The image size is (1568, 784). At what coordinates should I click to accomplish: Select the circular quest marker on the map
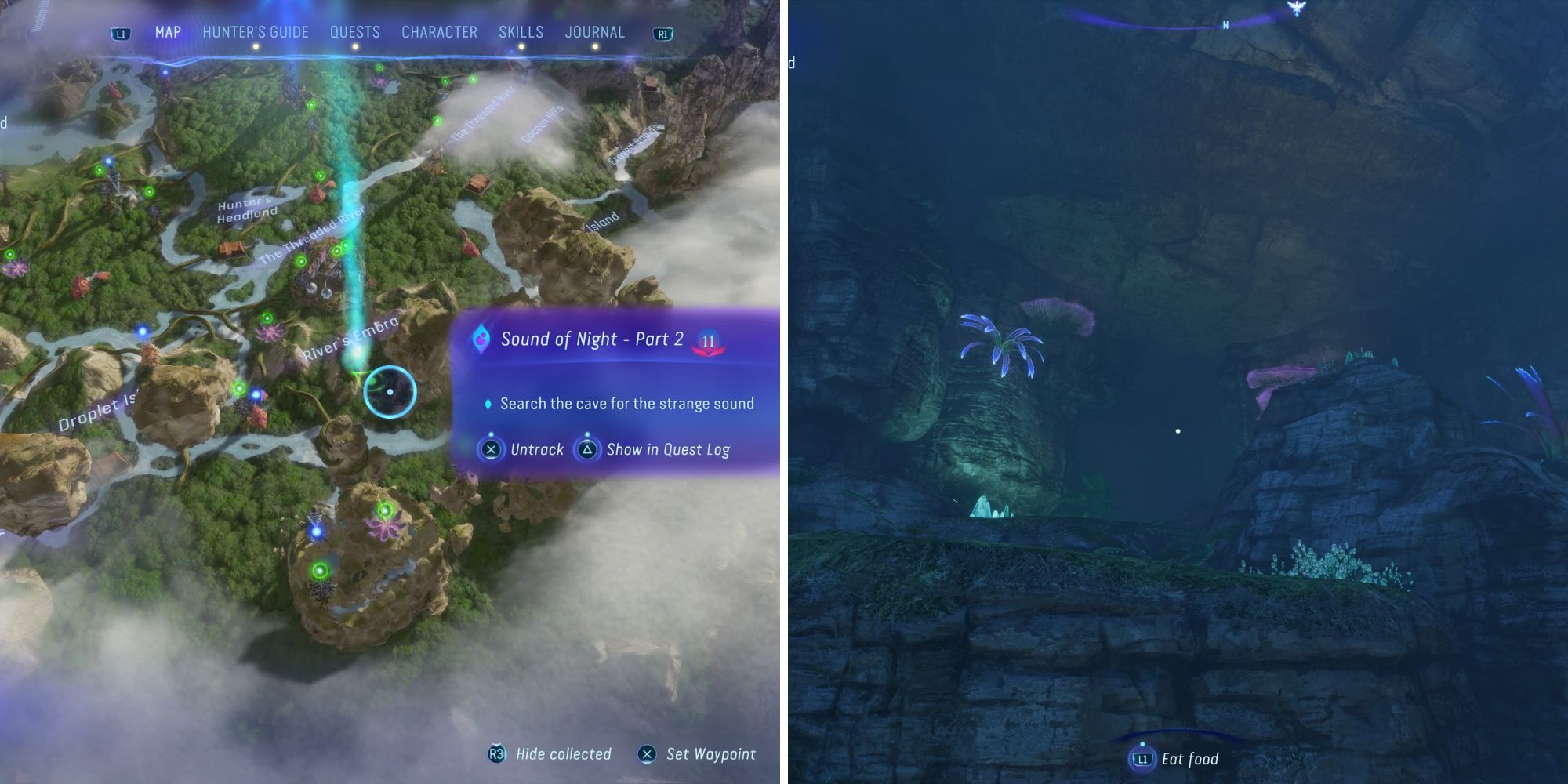390,392
